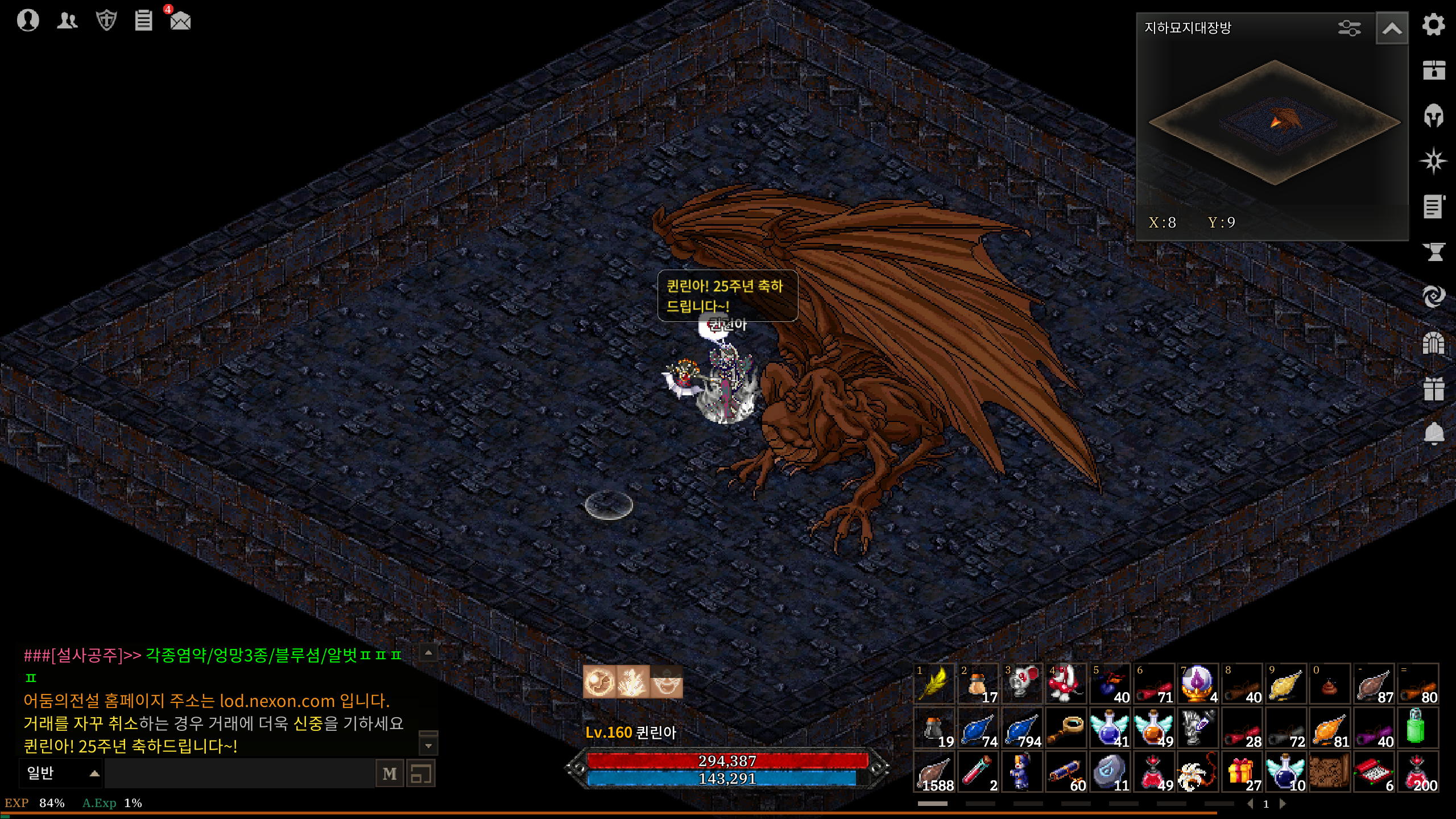Open the mail envelope with 4 notifications
1456x819 pixels.
coord(180,20)
